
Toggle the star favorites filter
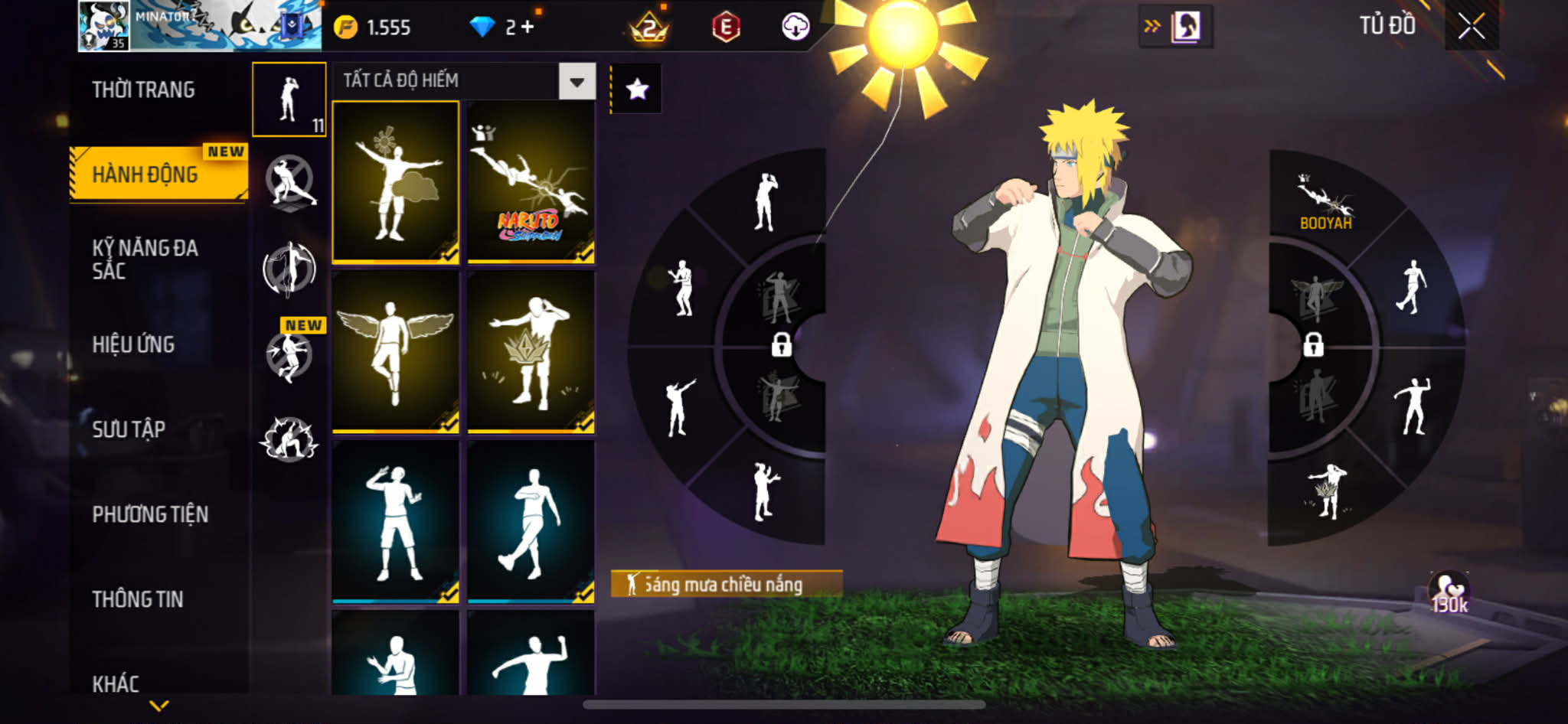[x=637, y=90]
